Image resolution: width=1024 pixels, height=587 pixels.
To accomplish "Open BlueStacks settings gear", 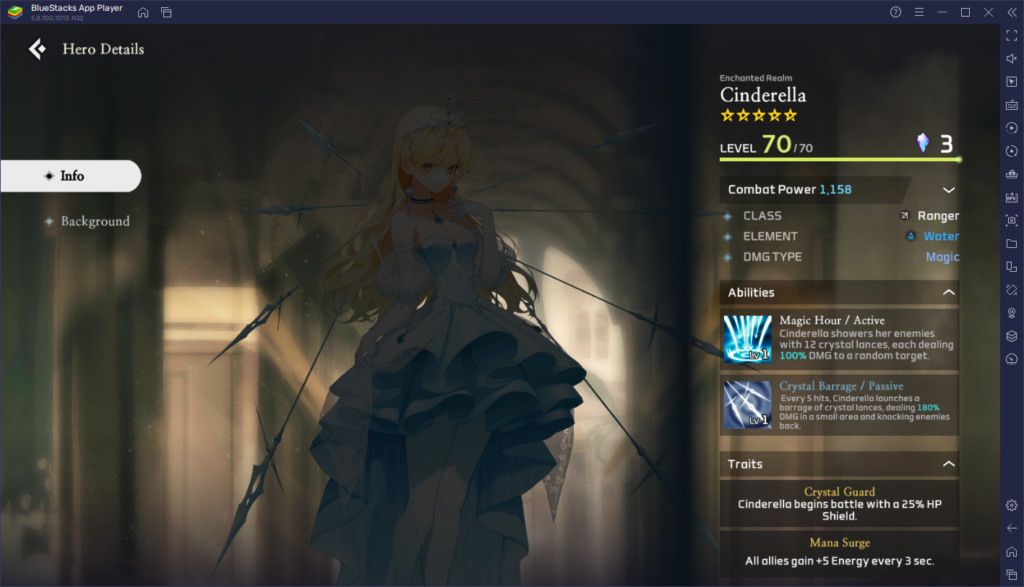I will click(1011, 505).
